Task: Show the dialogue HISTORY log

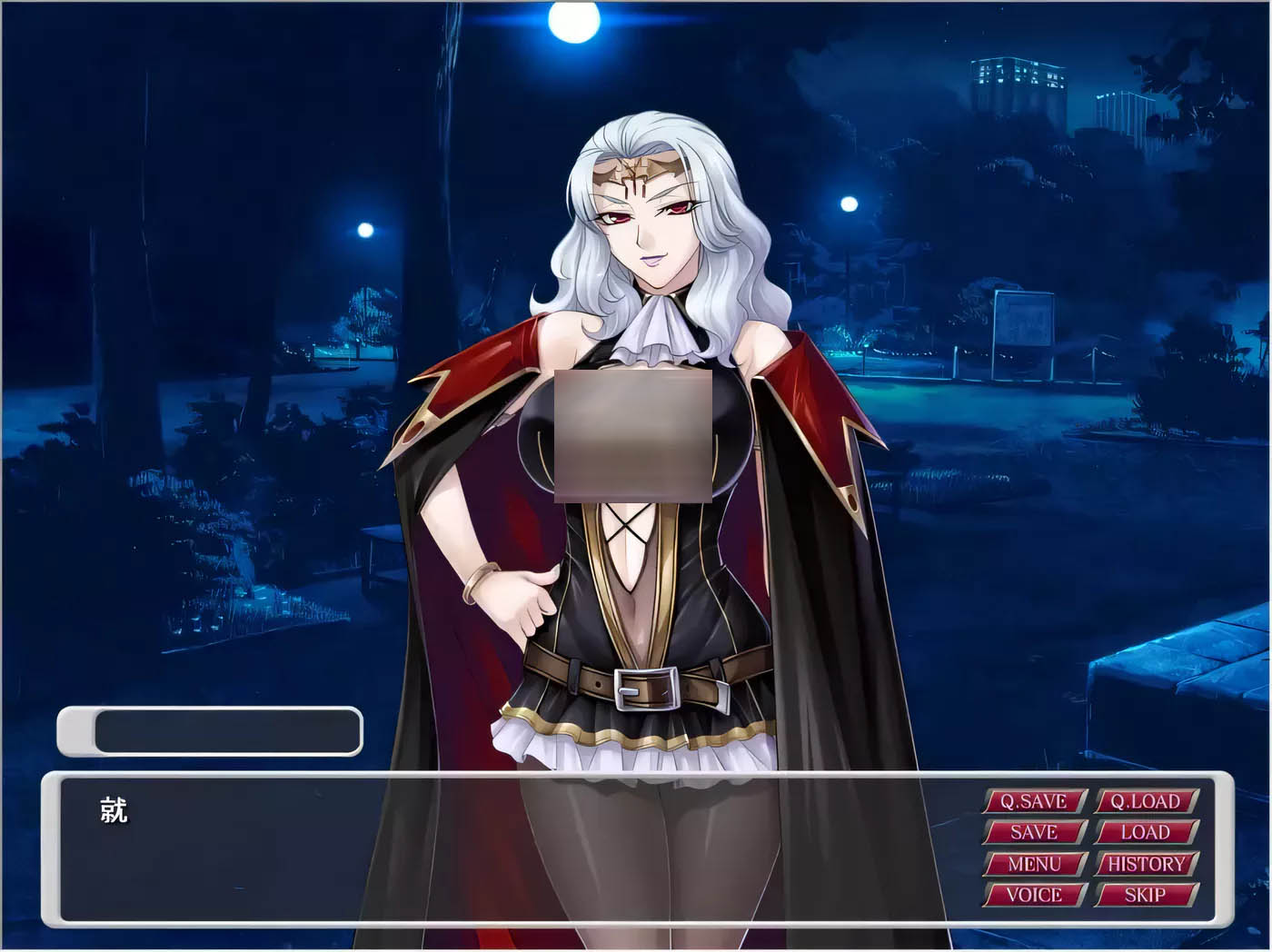Action: point(1146,864)
